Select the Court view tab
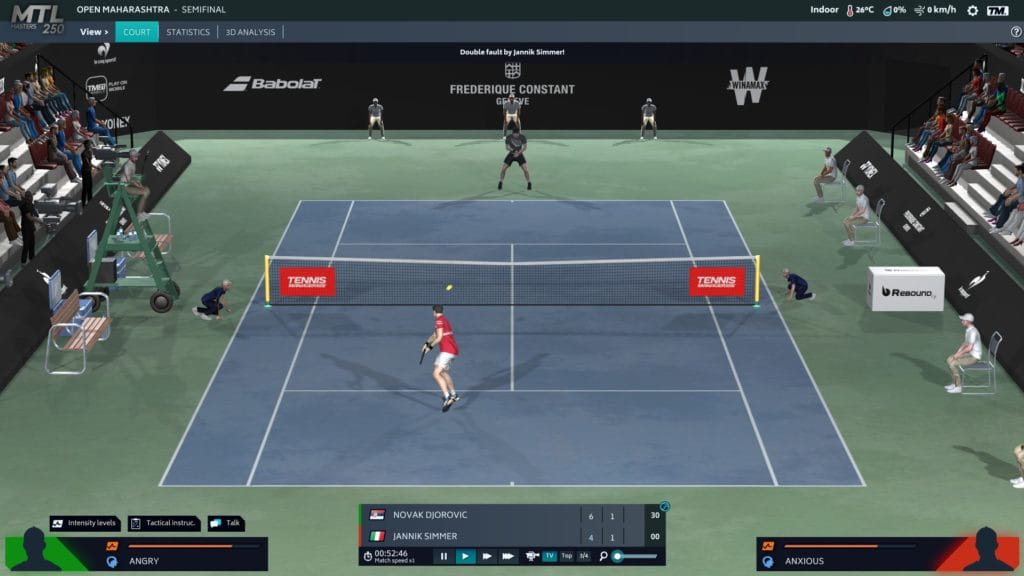Screen dimensions: 1024x576 [137, 32]
